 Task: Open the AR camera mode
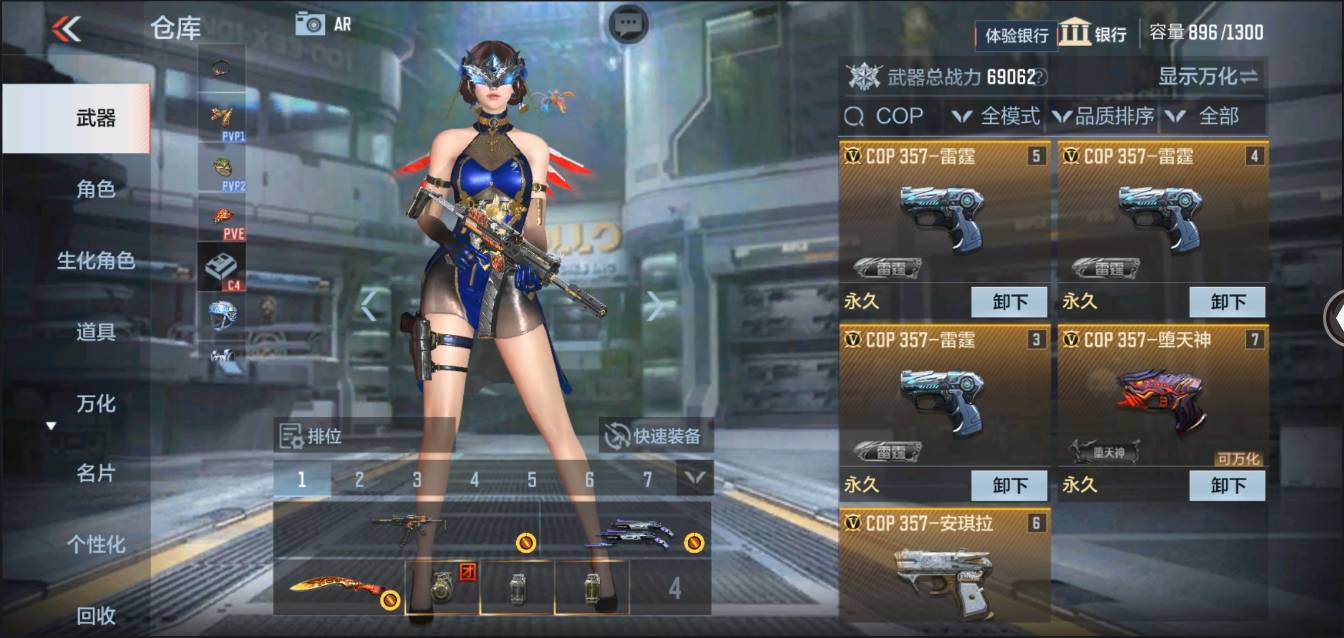[x=322, y=24]
